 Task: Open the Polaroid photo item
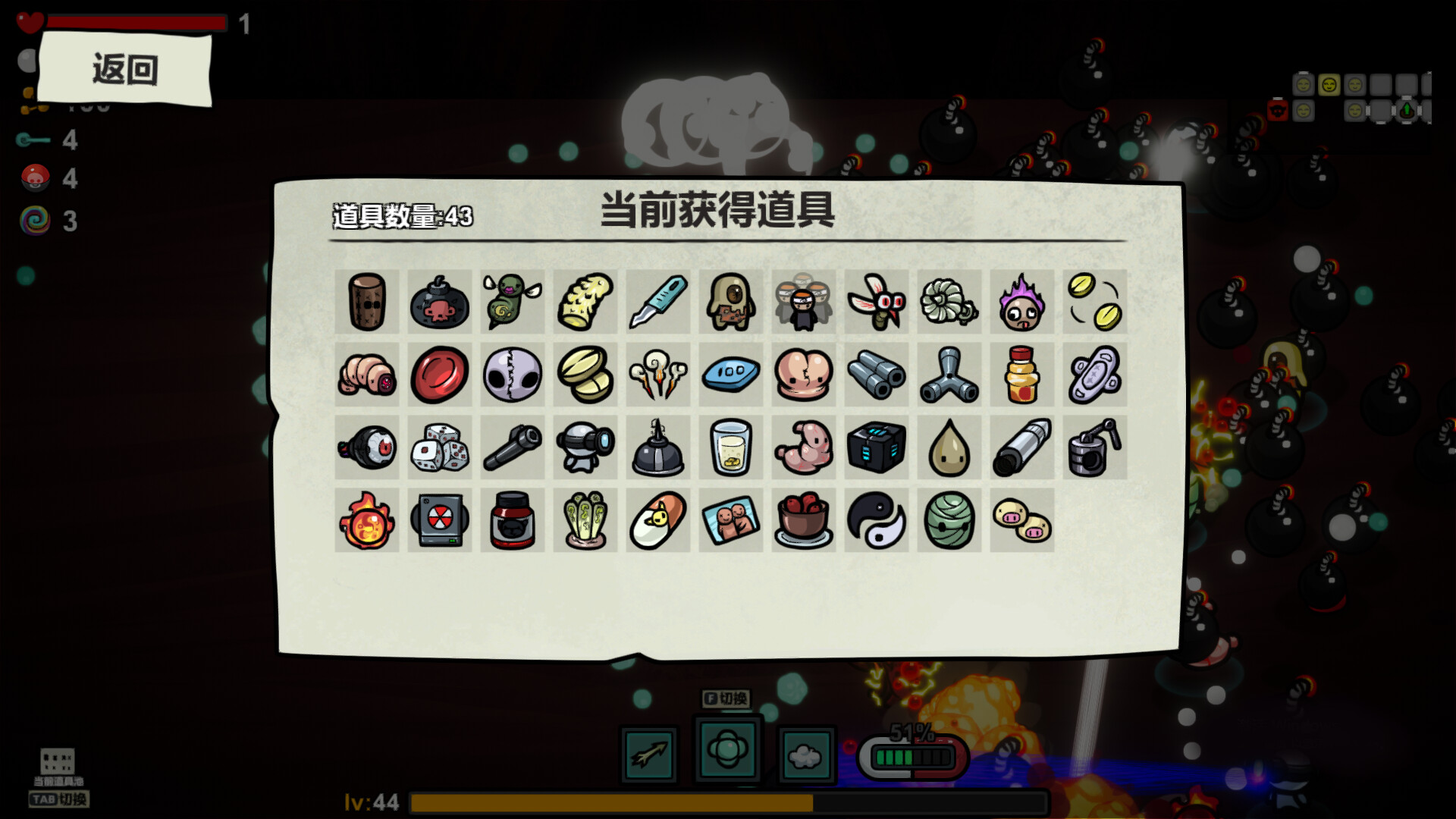[730, 522]
